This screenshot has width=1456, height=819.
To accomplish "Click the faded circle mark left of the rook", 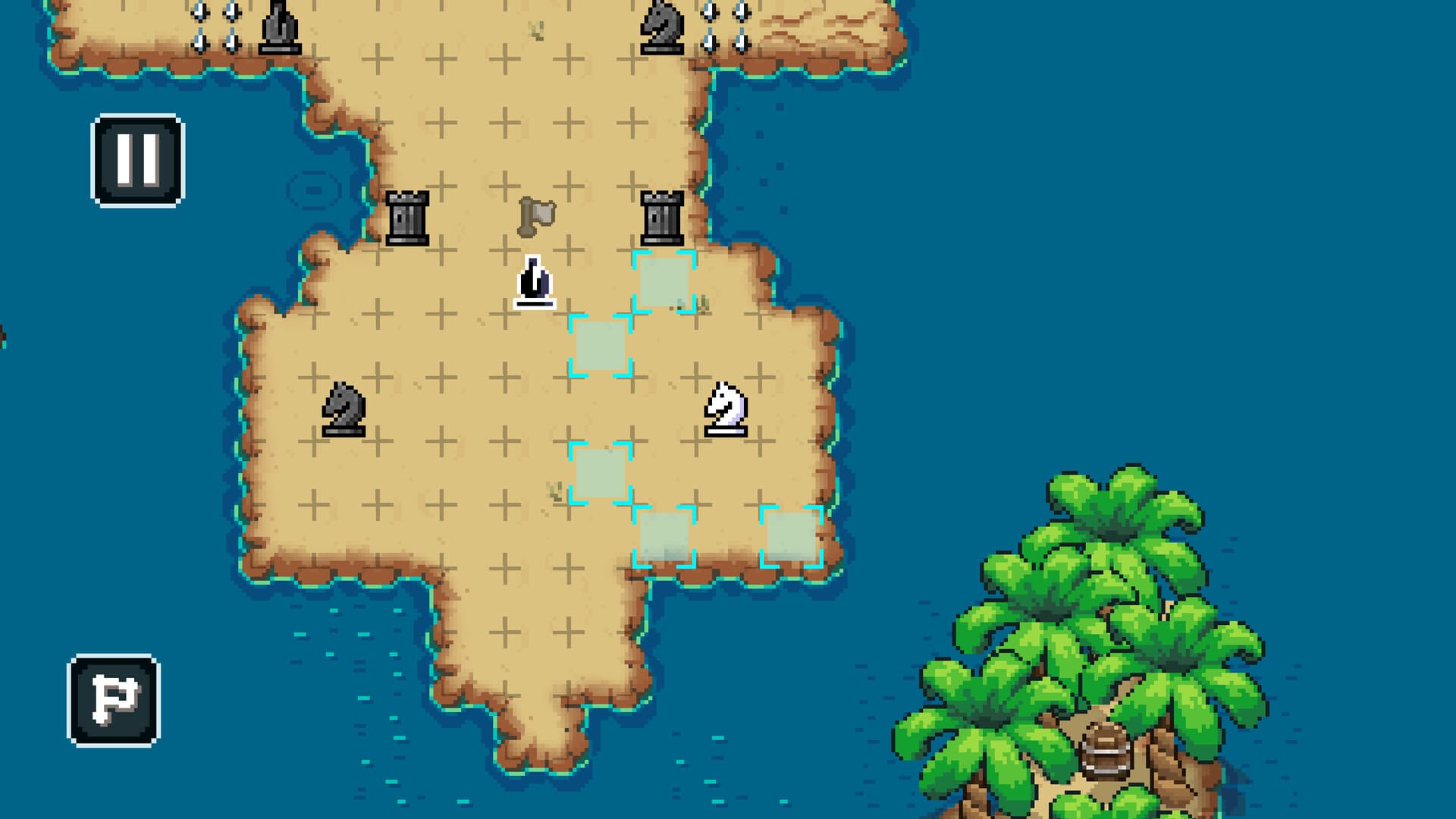I will pyautogui.click(x=313, y=190).
